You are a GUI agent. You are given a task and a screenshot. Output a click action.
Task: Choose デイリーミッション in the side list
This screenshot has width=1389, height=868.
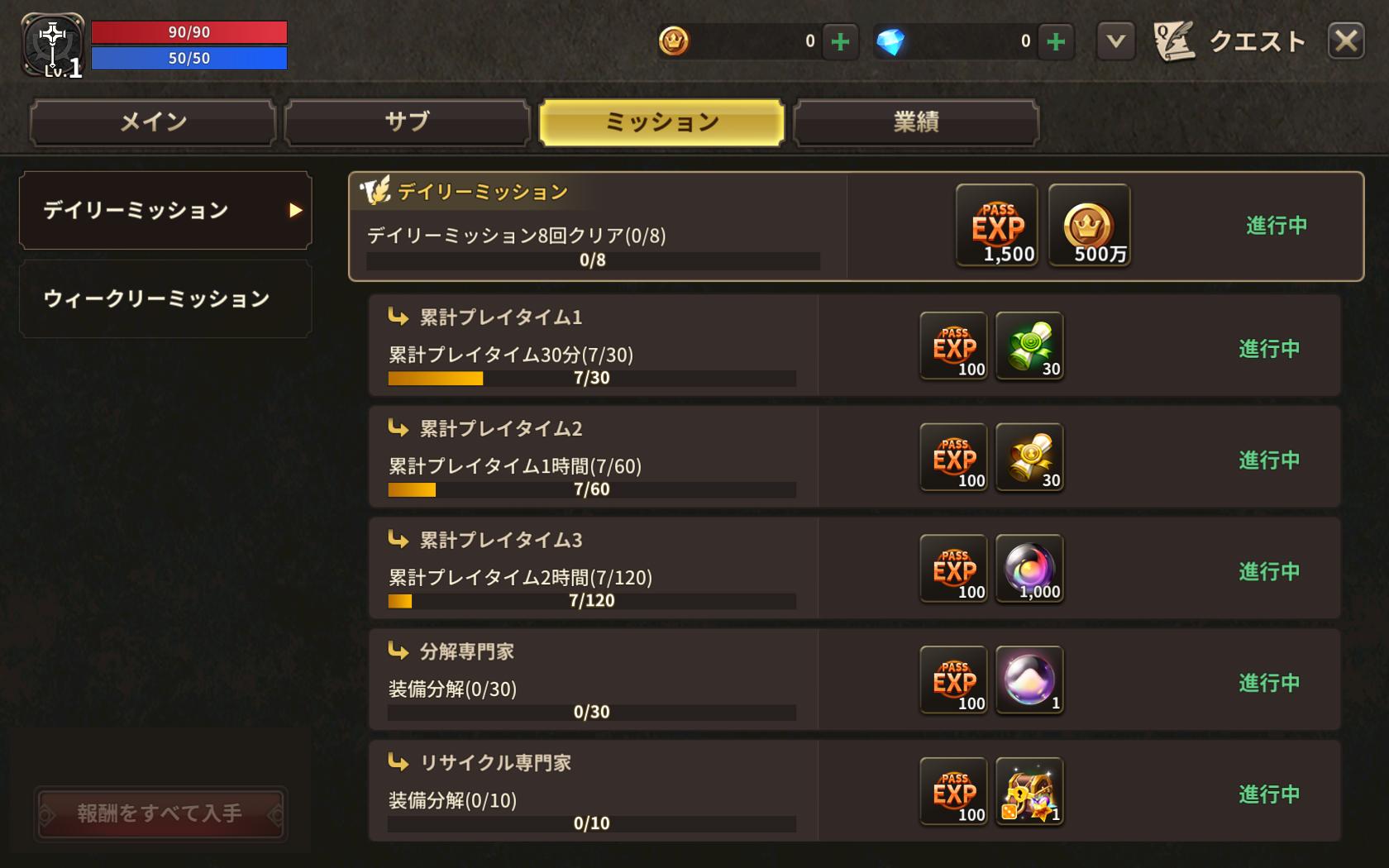165,210
